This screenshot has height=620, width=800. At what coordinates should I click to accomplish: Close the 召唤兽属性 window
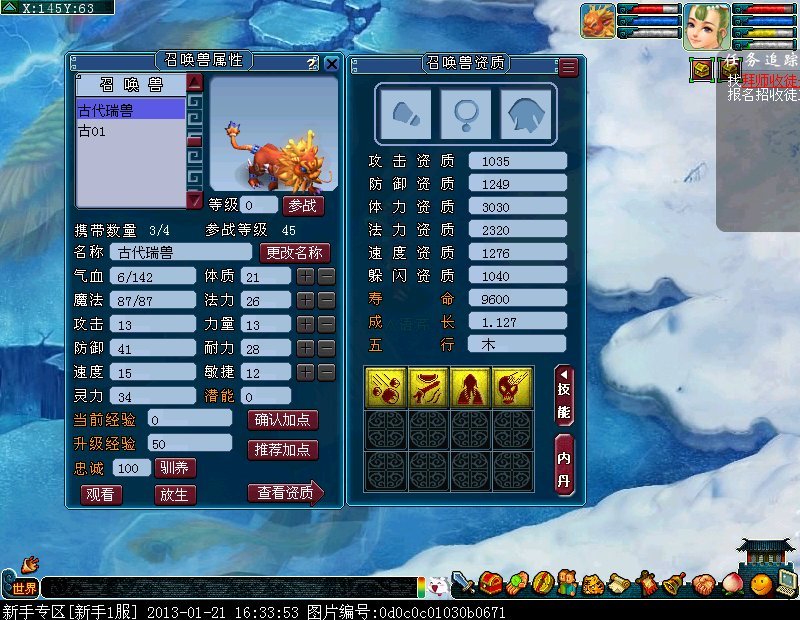[x=332, y=63]
